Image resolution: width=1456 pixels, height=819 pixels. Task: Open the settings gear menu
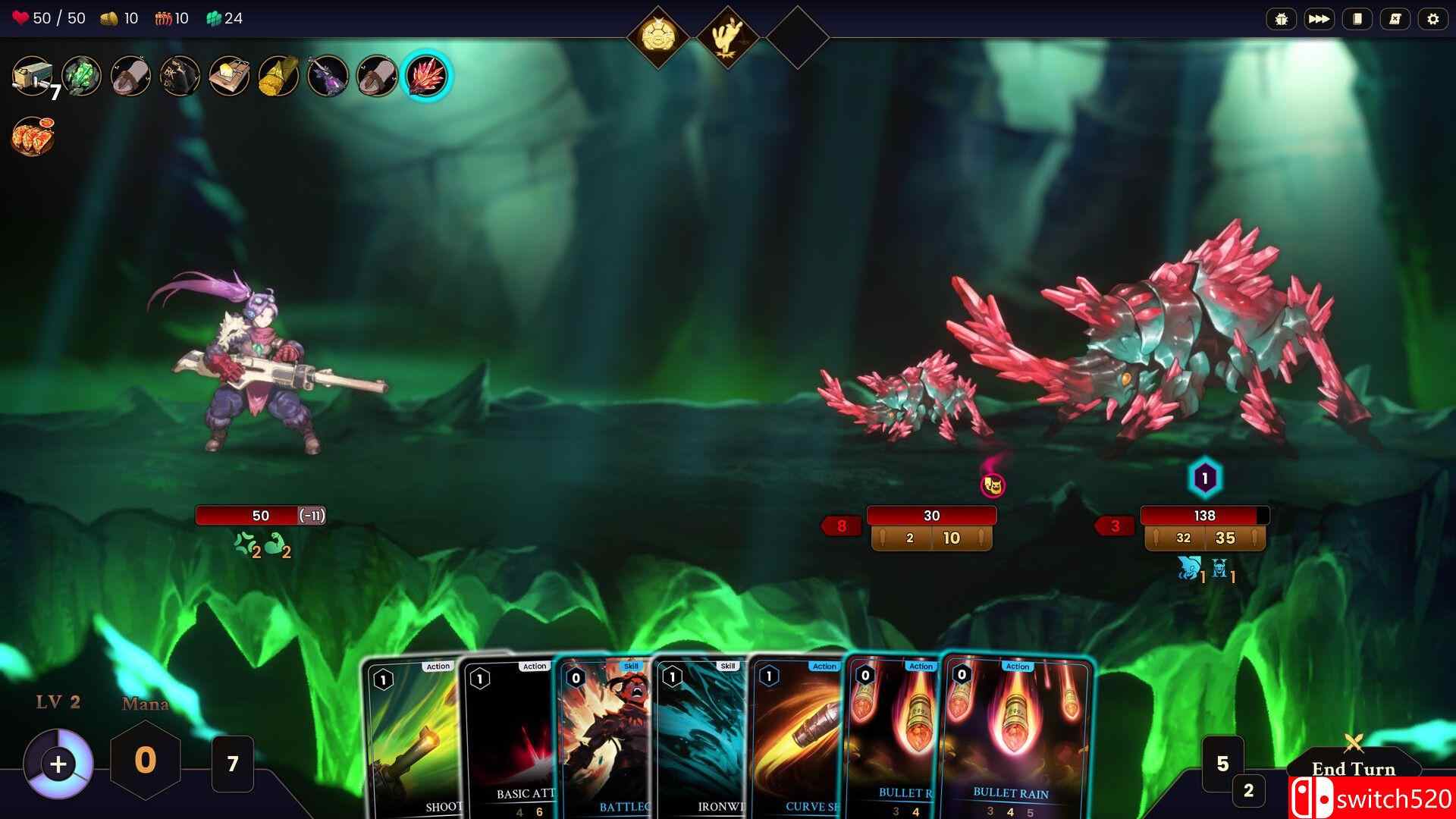pyautogui.click(x=1432, y=19)
